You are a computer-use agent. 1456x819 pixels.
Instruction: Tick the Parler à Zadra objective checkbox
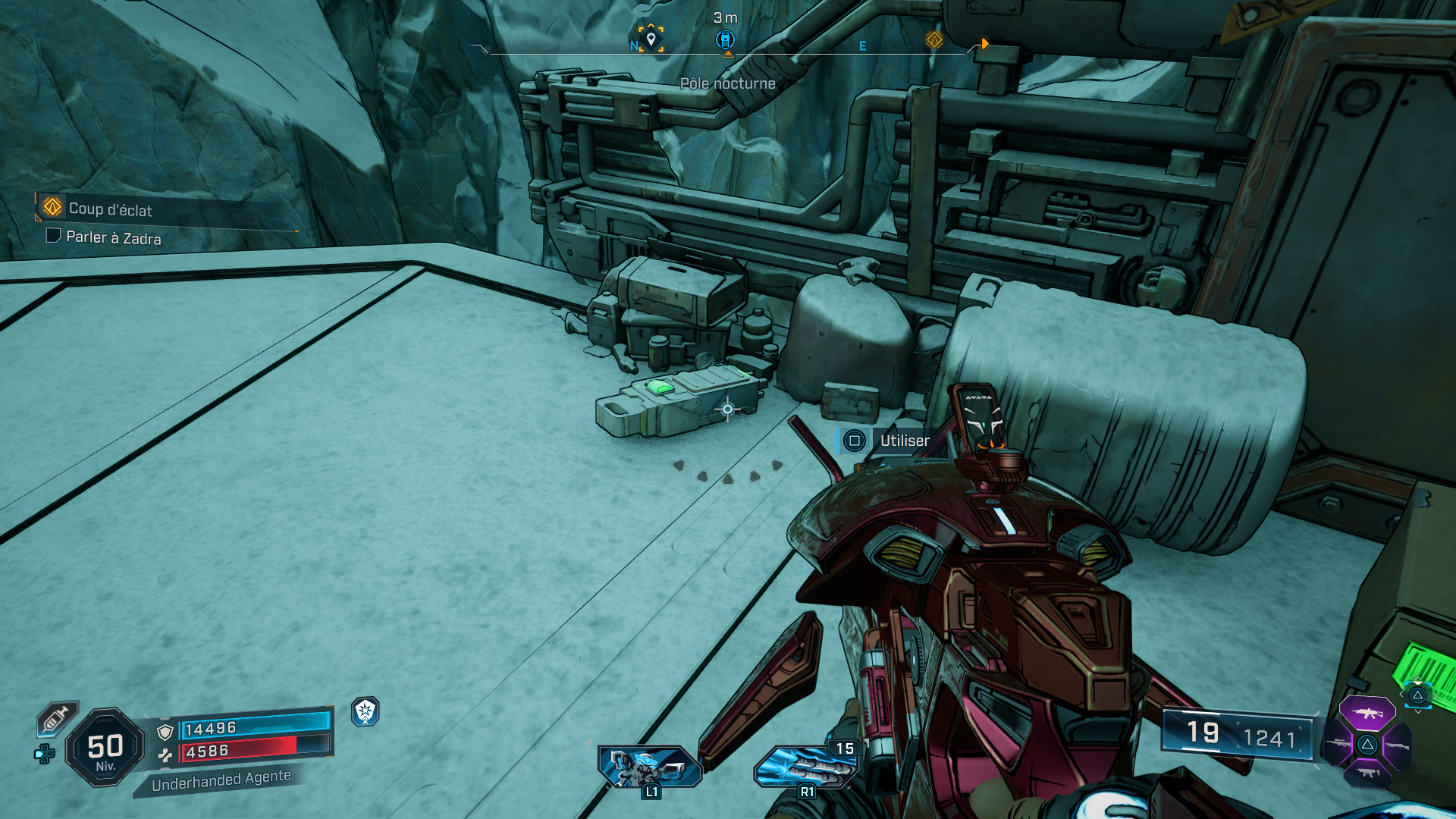point(53,236)
